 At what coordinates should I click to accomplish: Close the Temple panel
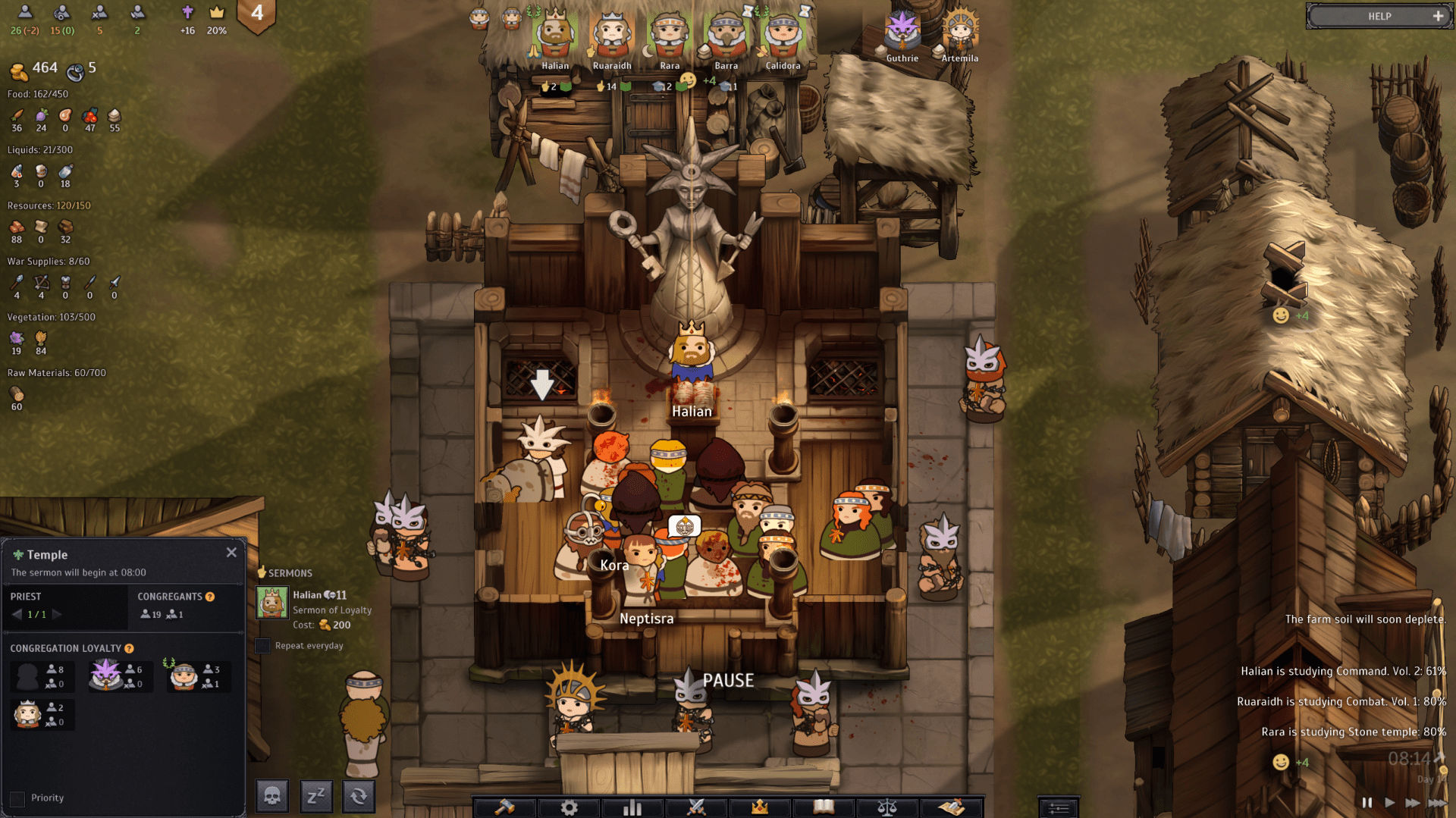coord(231,553)
